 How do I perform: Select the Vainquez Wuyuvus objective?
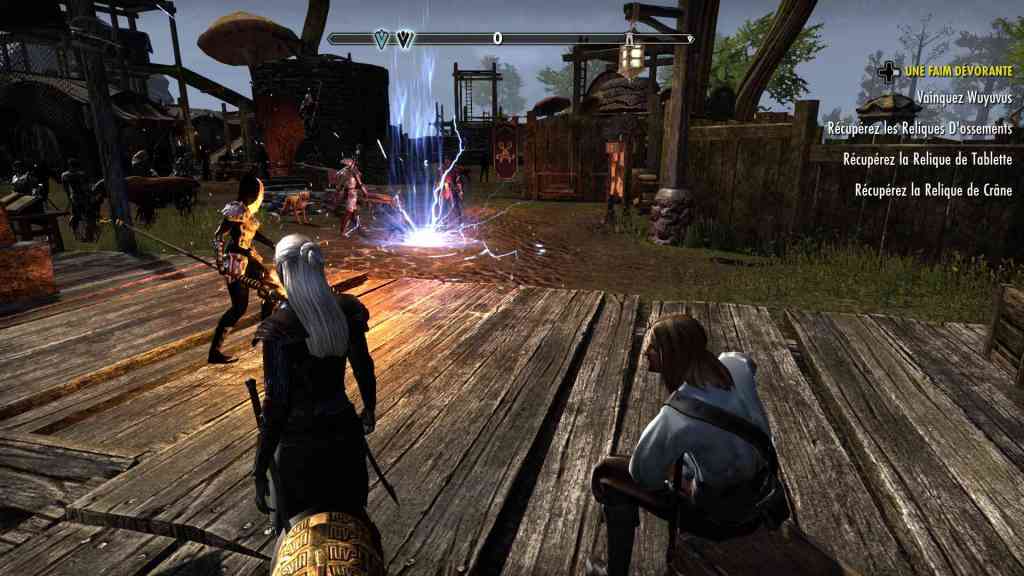click(964, 99)
